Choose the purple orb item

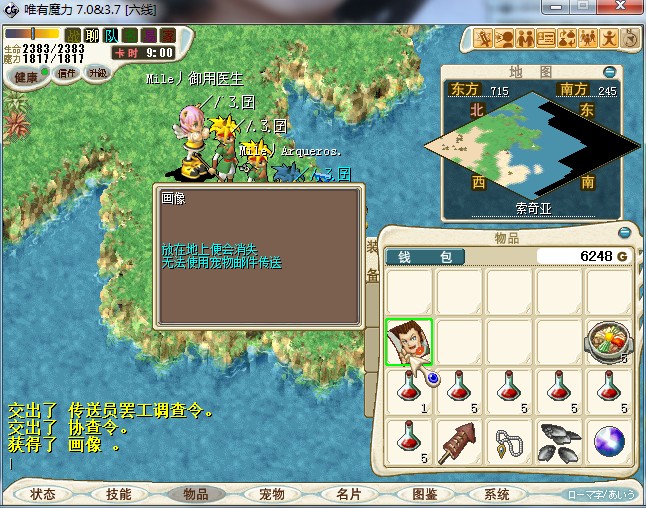(x=609, y=442)
